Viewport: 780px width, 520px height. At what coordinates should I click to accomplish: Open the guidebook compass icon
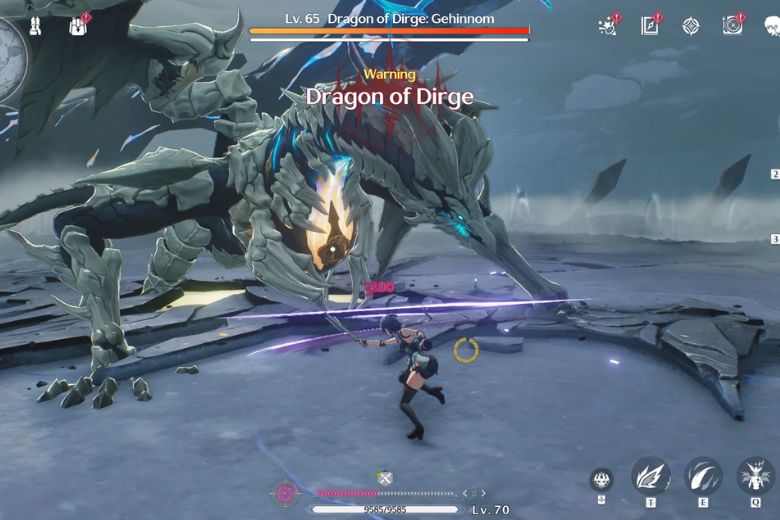(x=649, y=26)
